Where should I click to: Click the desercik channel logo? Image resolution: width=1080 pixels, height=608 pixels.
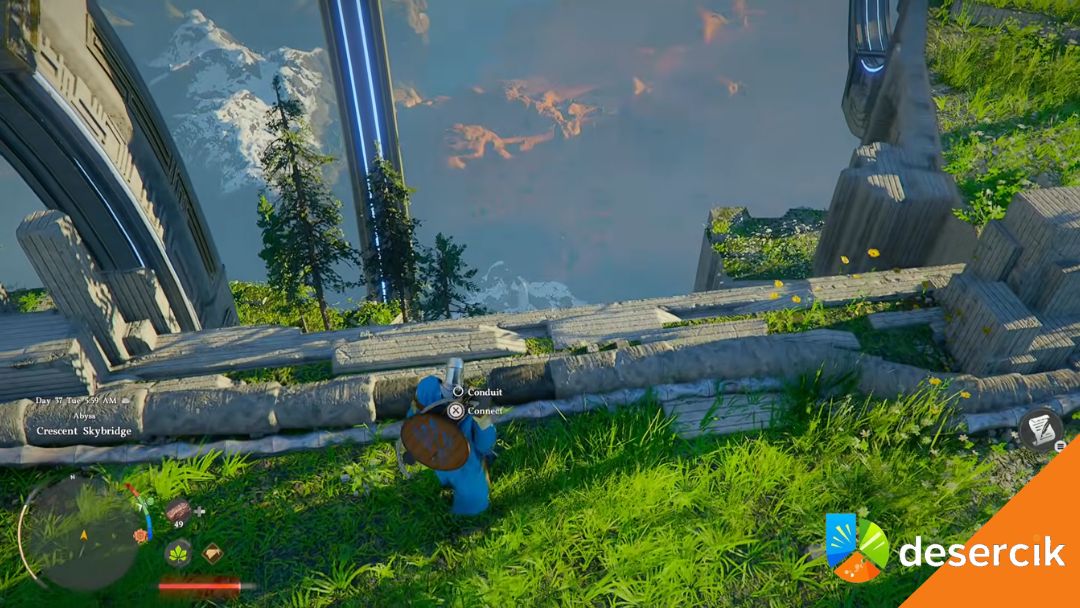click(x=856, y=548)
